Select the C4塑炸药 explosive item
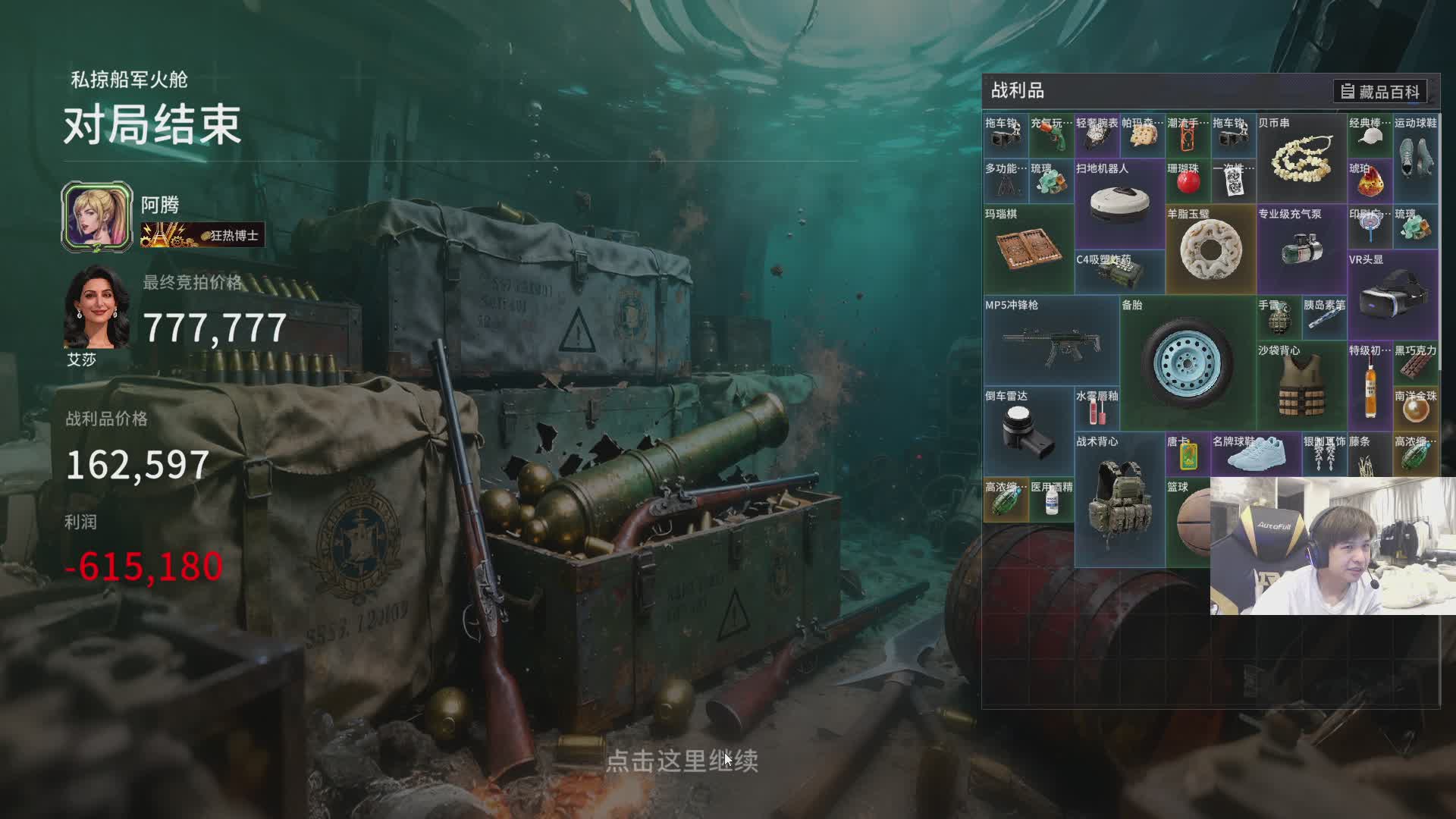Screen dimensions: 1456x819 [x=1119, y=272]
